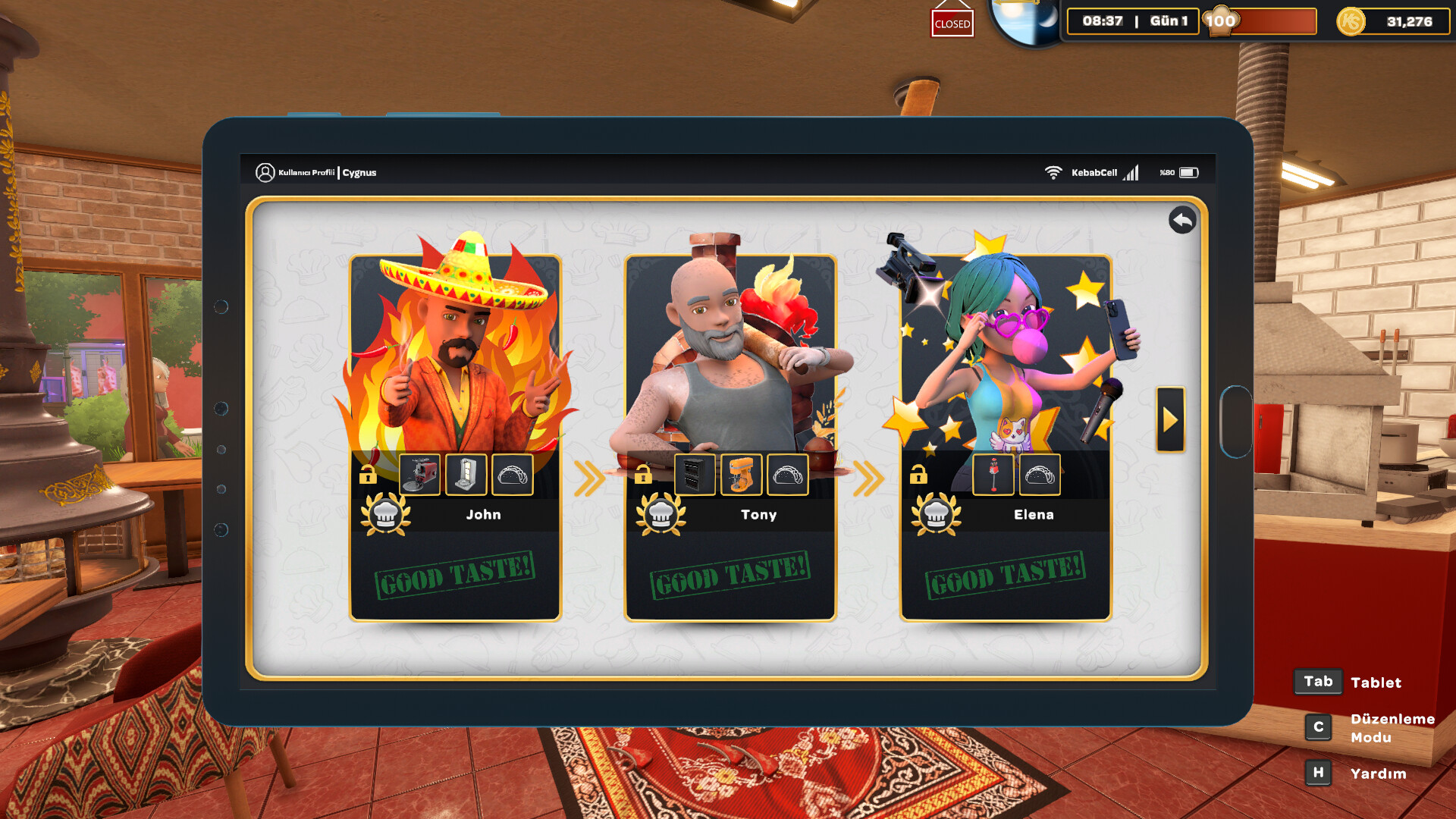Click the hanging CLOSED sign
Viewport: 1456px width, 819px height.
pyautogui.click(x=952, y=24)
